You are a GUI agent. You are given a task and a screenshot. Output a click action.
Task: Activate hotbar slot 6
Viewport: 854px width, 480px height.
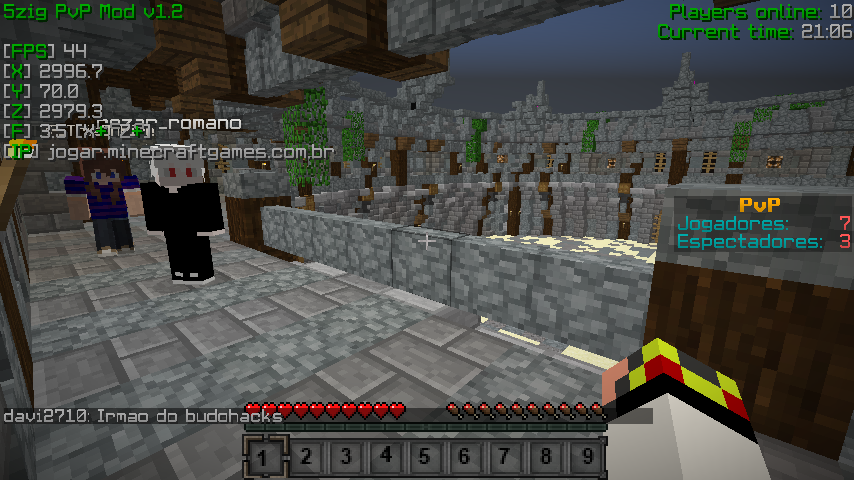point(465,458)
